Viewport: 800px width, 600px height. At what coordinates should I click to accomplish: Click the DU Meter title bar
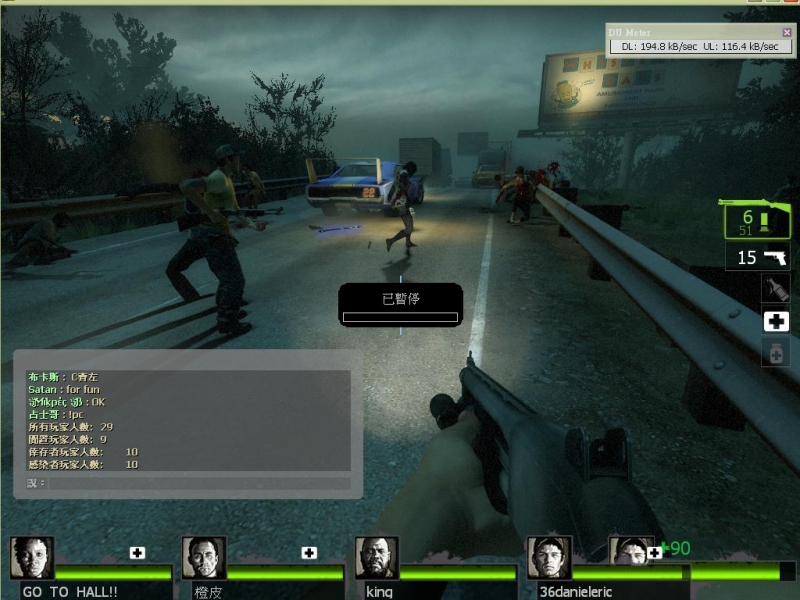[x=690, y=32]
